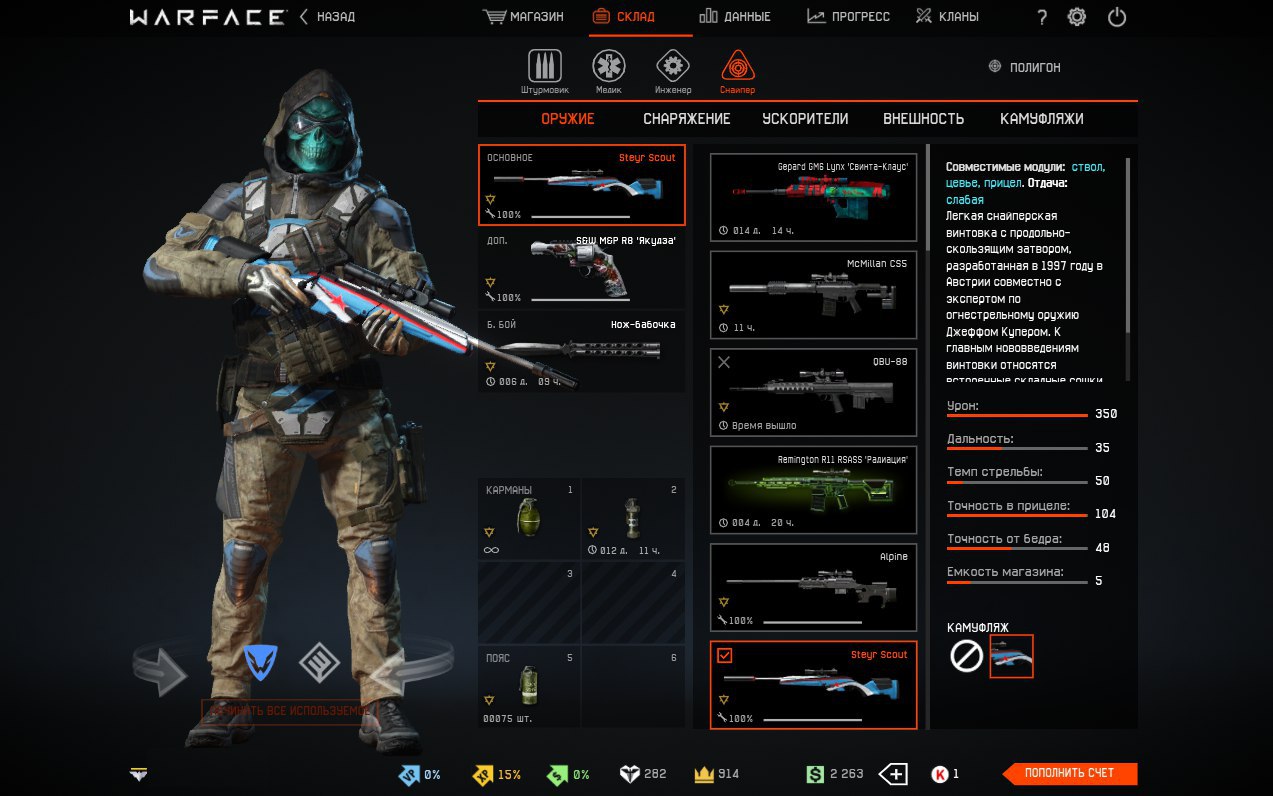The image size is (1273, 796).
Task: Choose the Alpine sniper rifle
Action: click(813, 588)
